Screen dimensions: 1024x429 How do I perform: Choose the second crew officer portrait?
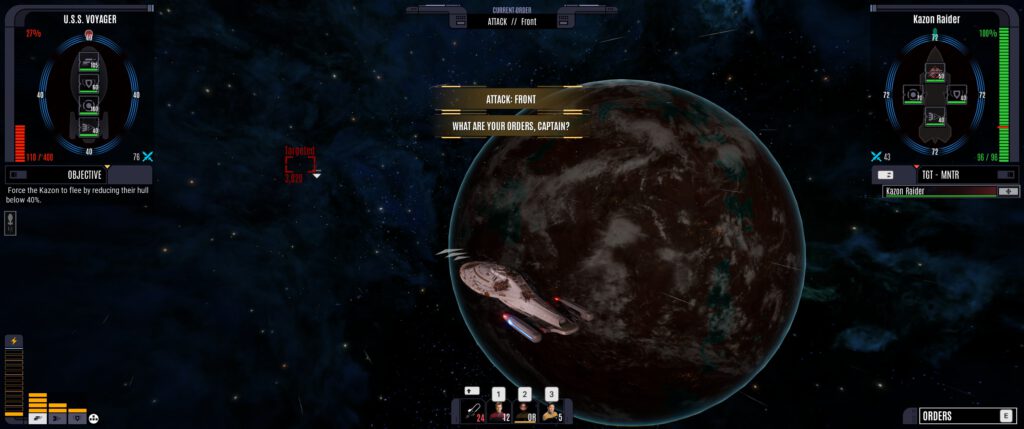[x=524, y=411]
